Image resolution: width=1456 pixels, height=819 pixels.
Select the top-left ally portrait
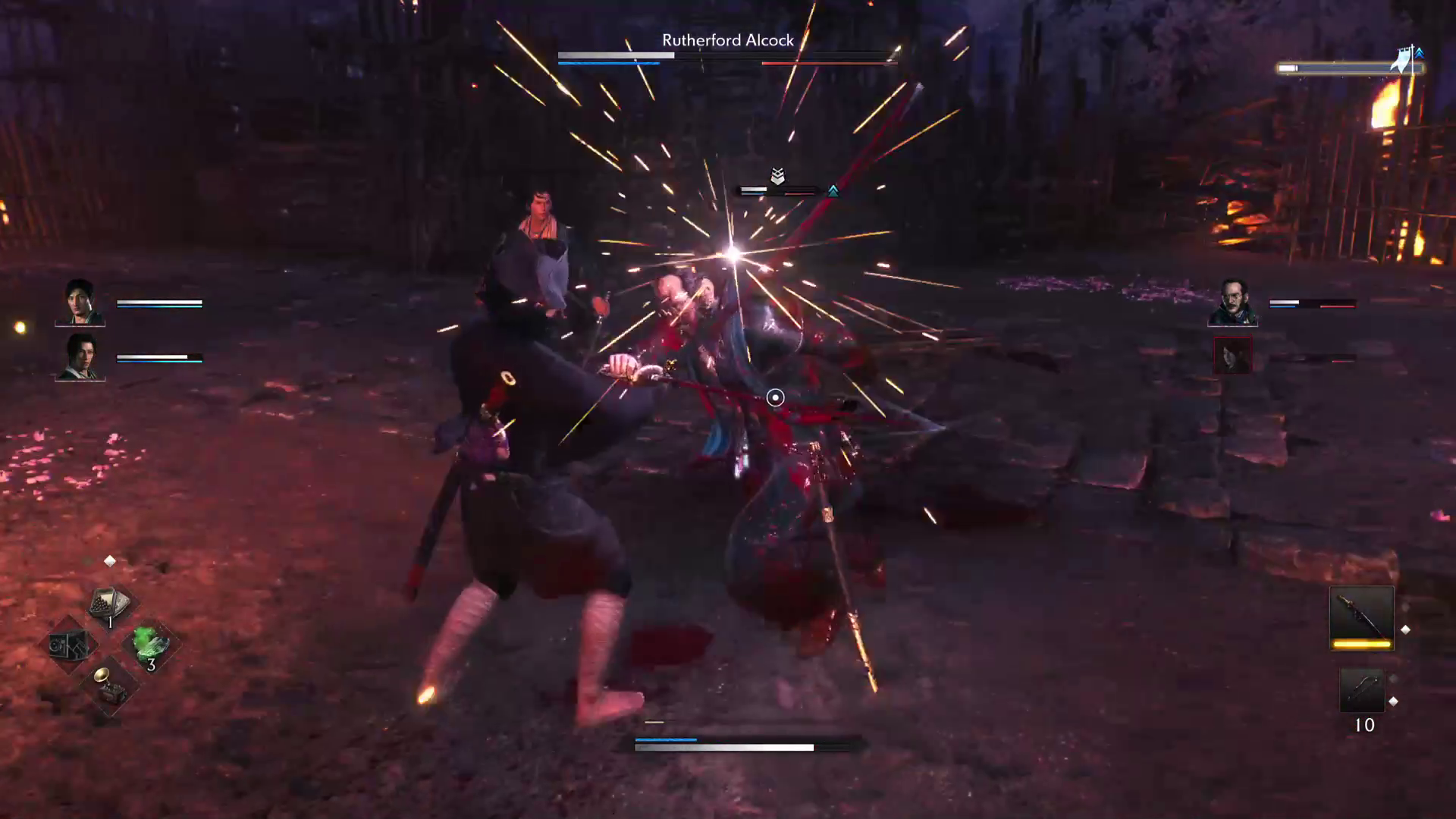pos(80,303)
